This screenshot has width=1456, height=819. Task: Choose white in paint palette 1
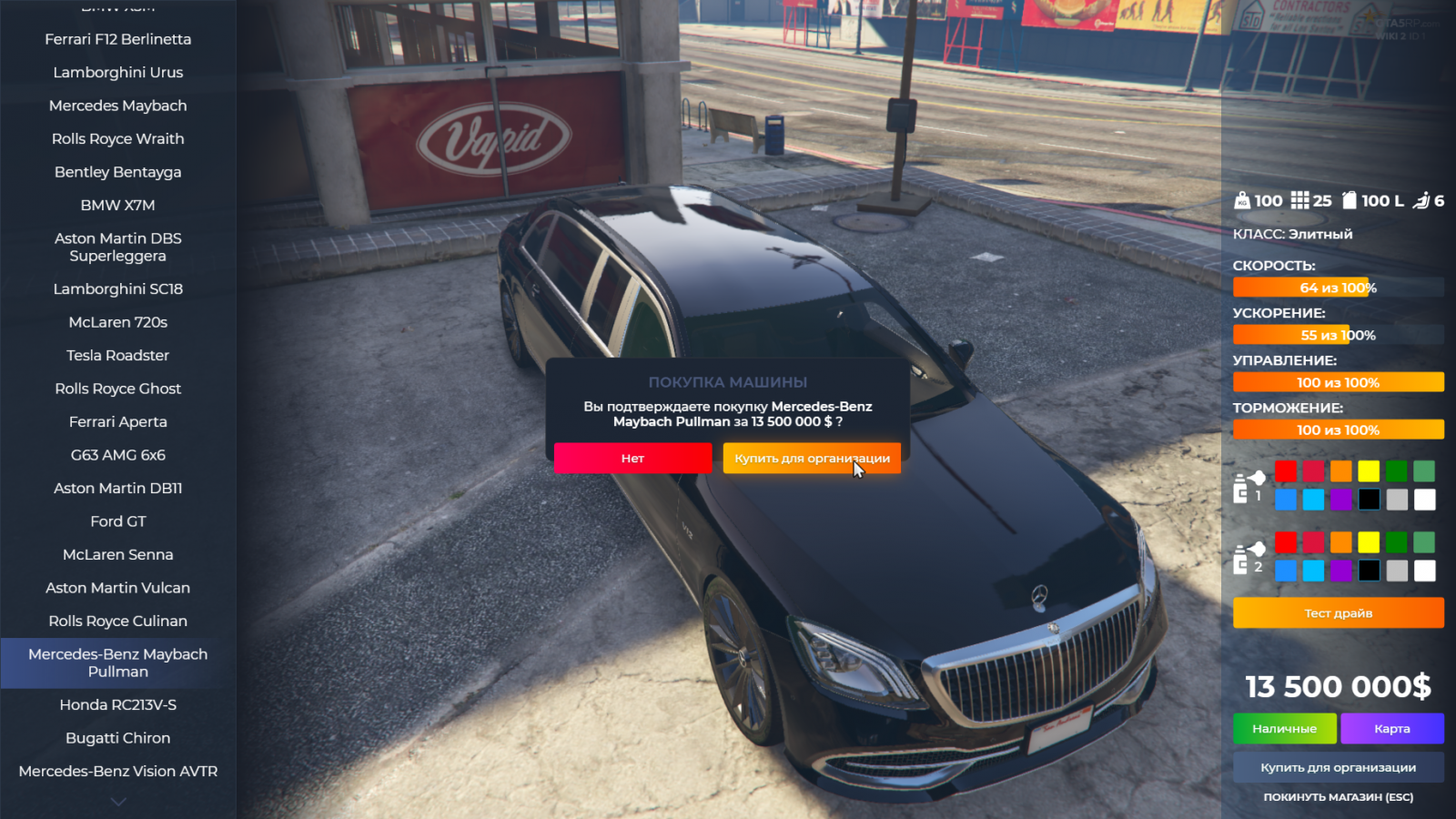tap(1425, 500)
